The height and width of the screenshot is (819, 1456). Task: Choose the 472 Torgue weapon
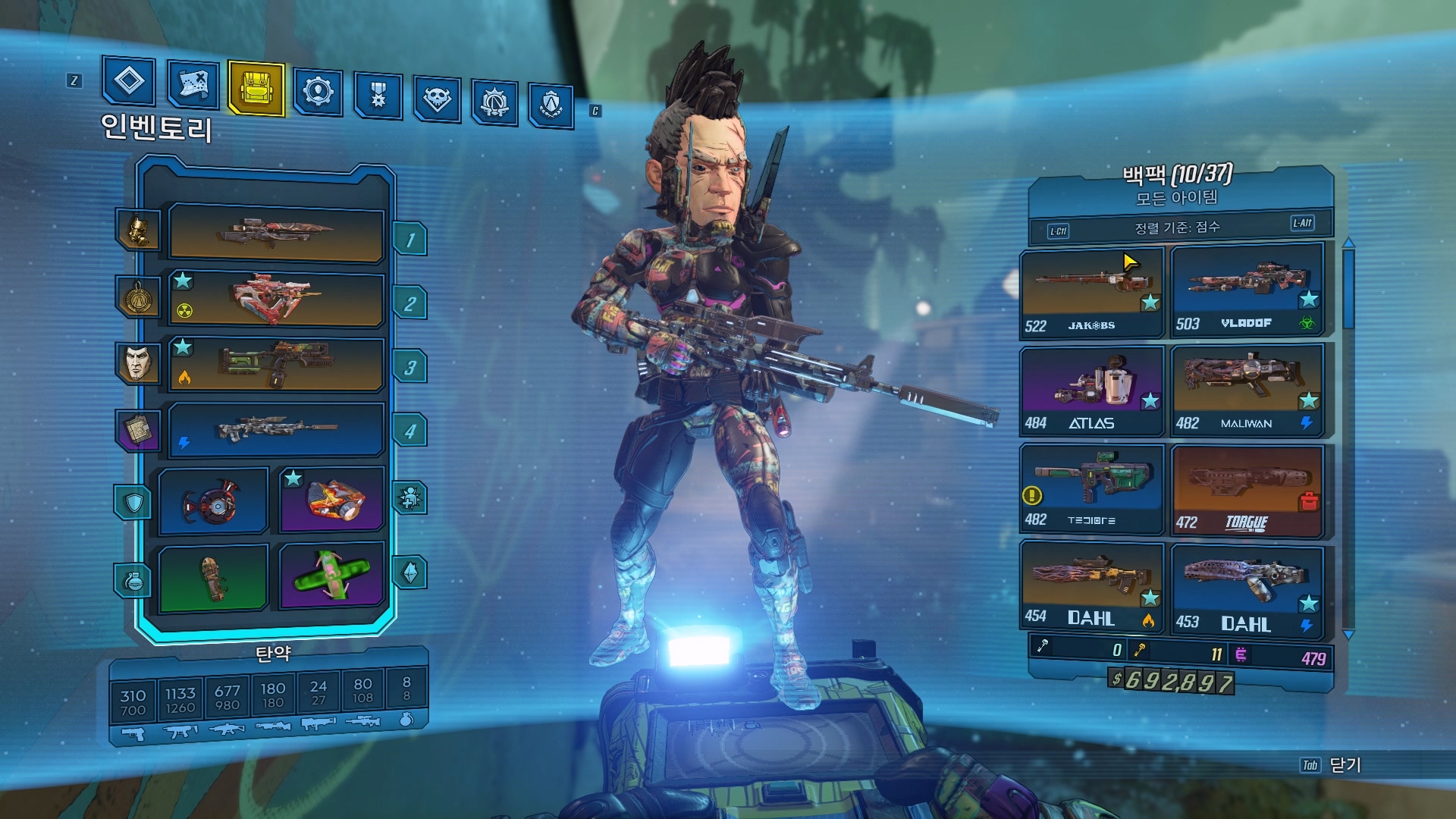(1247, 491)
